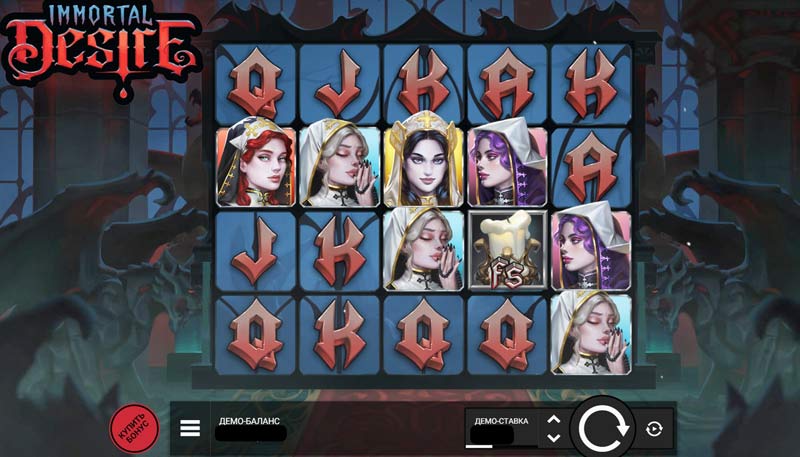This screenshot has height=457, width=800.
Task: Increase the bet with the up arrow
Action: coord(553,420)
